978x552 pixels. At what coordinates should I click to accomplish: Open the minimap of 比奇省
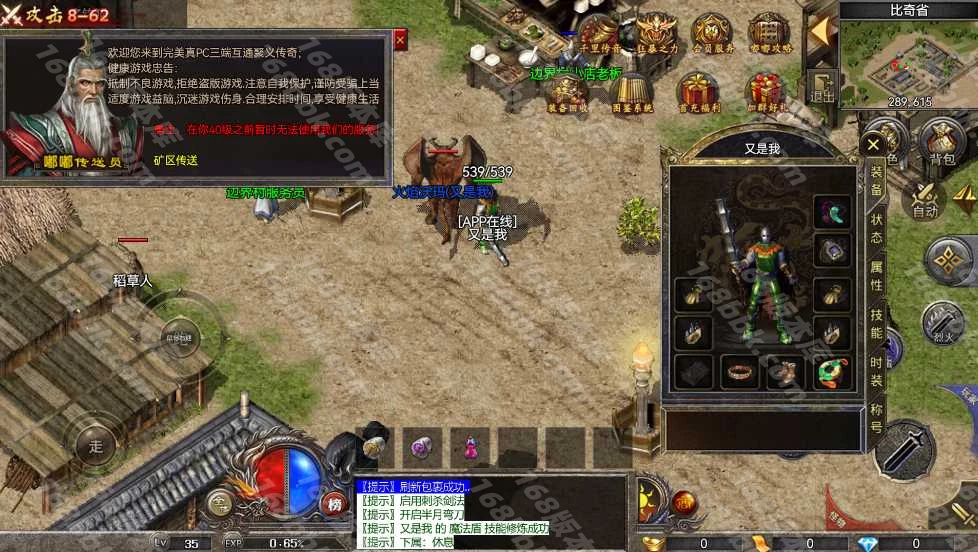[x=908, y=58]
